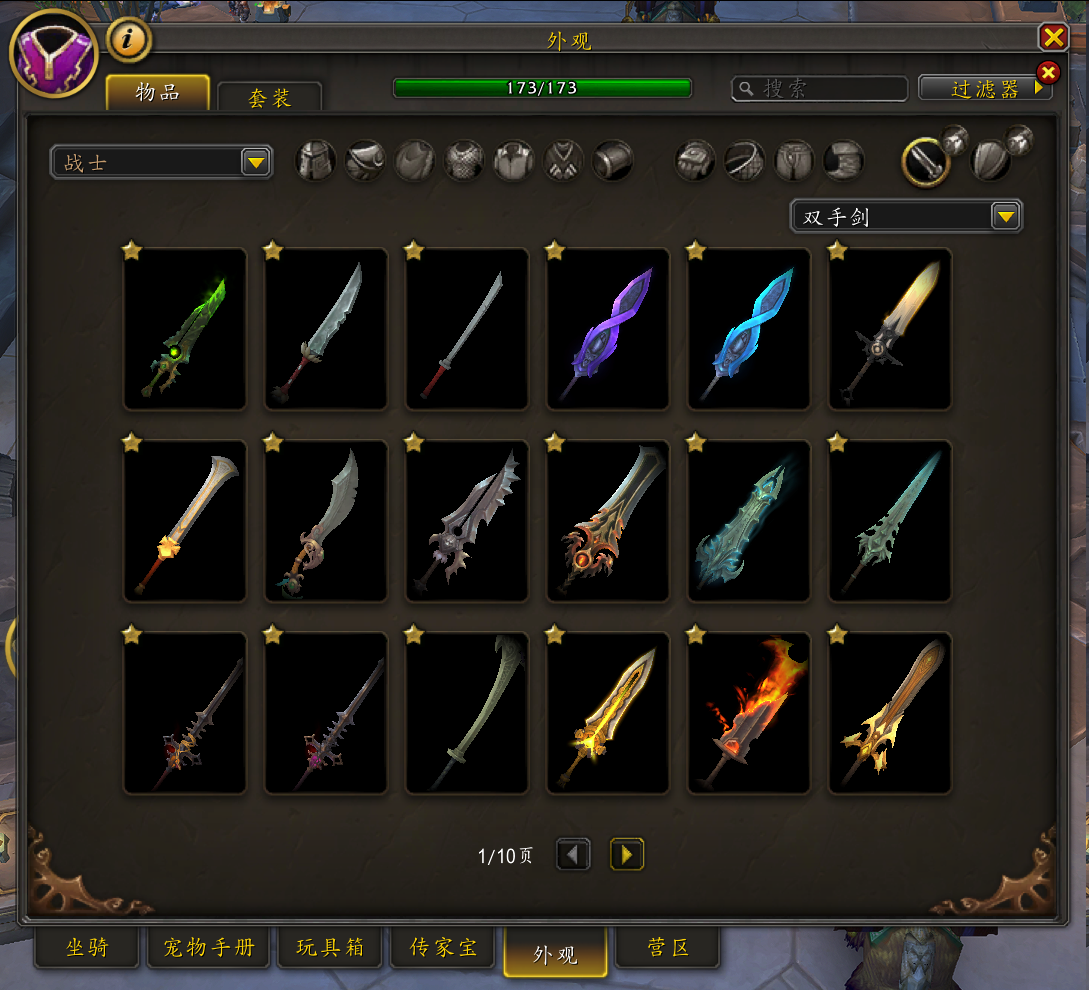Switch to the 套装 sets tab

click(269, 98)
